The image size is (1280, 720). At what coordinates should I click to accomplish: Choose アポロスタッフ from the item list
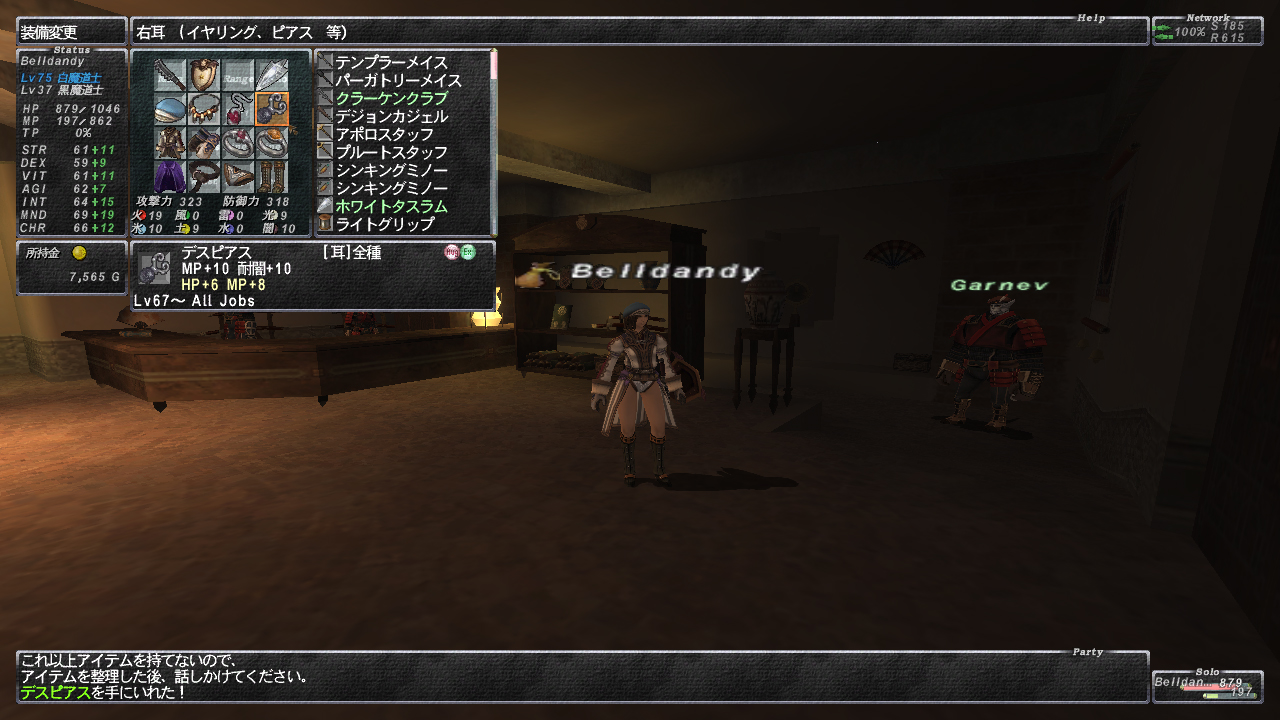coord(384,134)
